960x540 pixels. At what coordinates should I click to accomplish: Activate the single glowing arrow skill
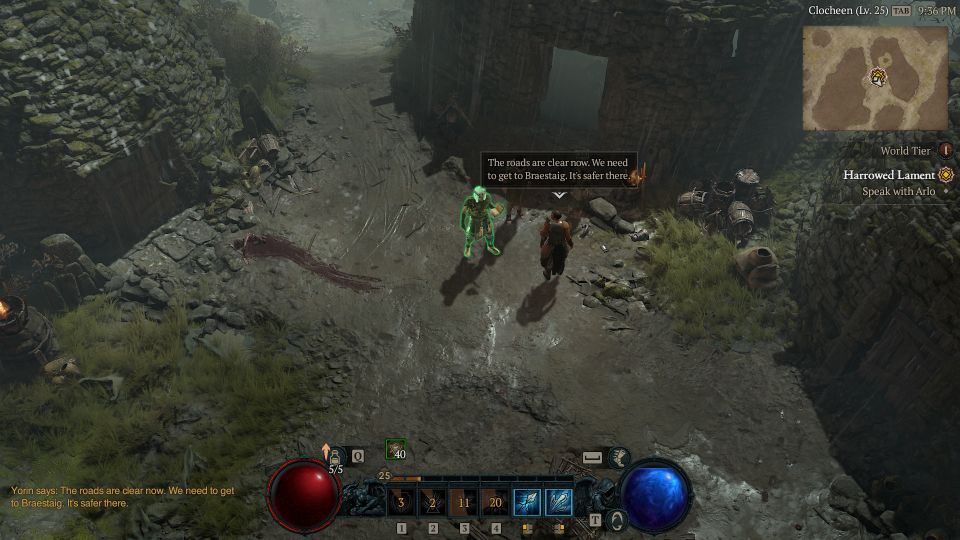coord(527,501)
